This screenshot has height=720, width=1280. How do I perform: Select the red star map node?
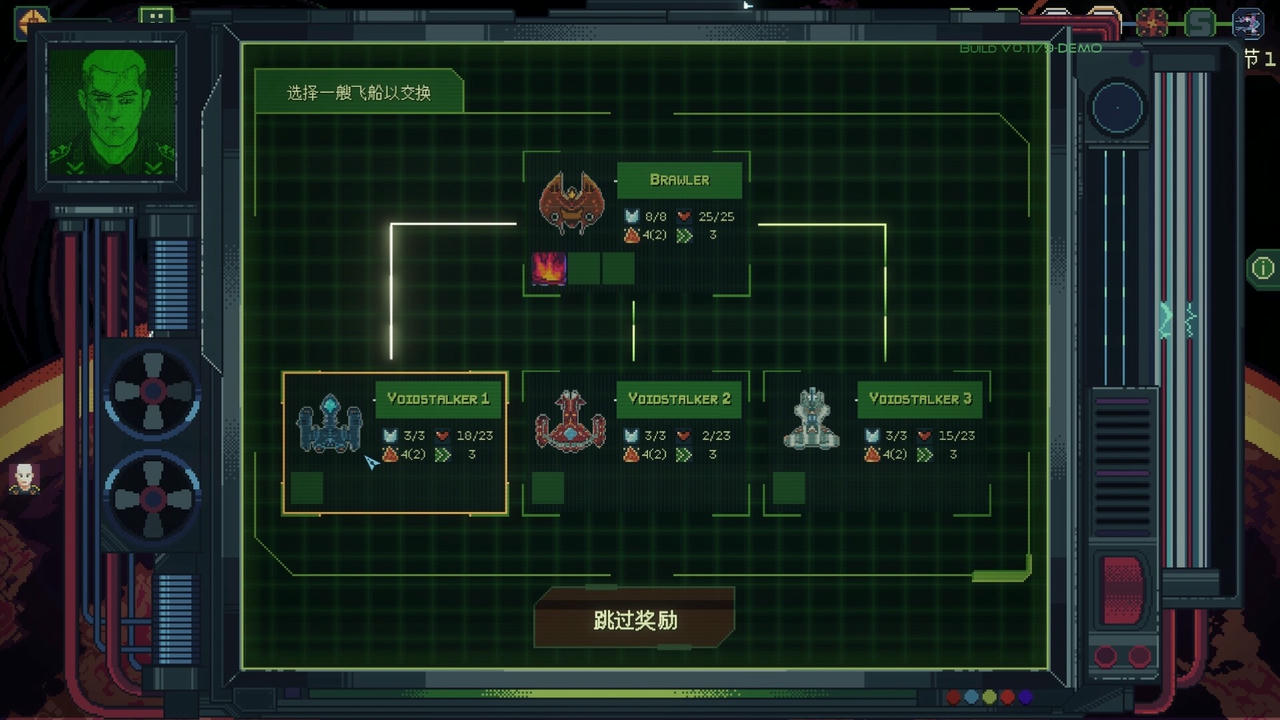1152,22
